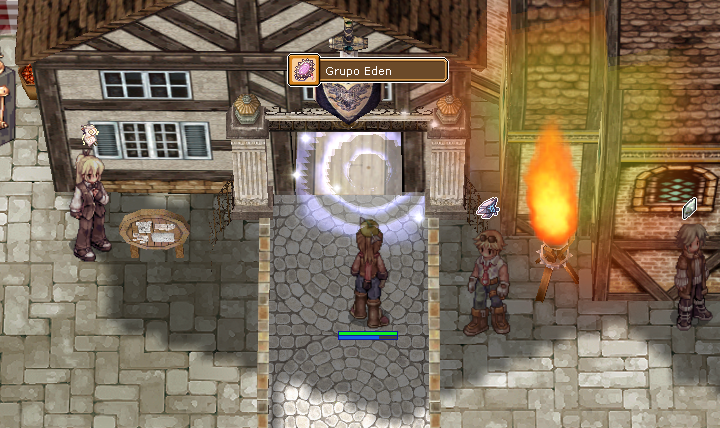Select the pink icon beside Grupo Eden
This screenshot has height=428, width=720.
click(x=303, y=70)
